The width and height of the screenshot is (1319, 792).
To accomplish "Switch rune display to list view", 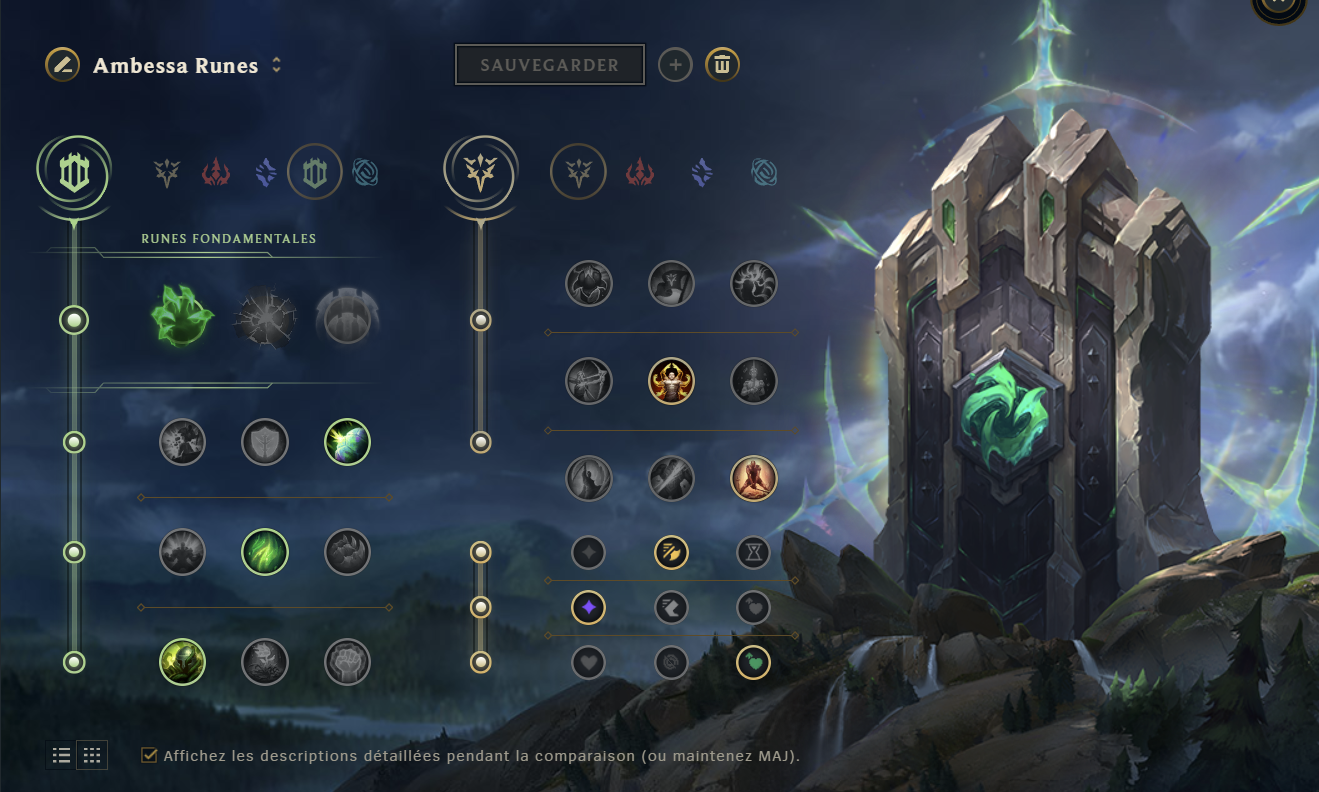I will (x=60, y=755).
